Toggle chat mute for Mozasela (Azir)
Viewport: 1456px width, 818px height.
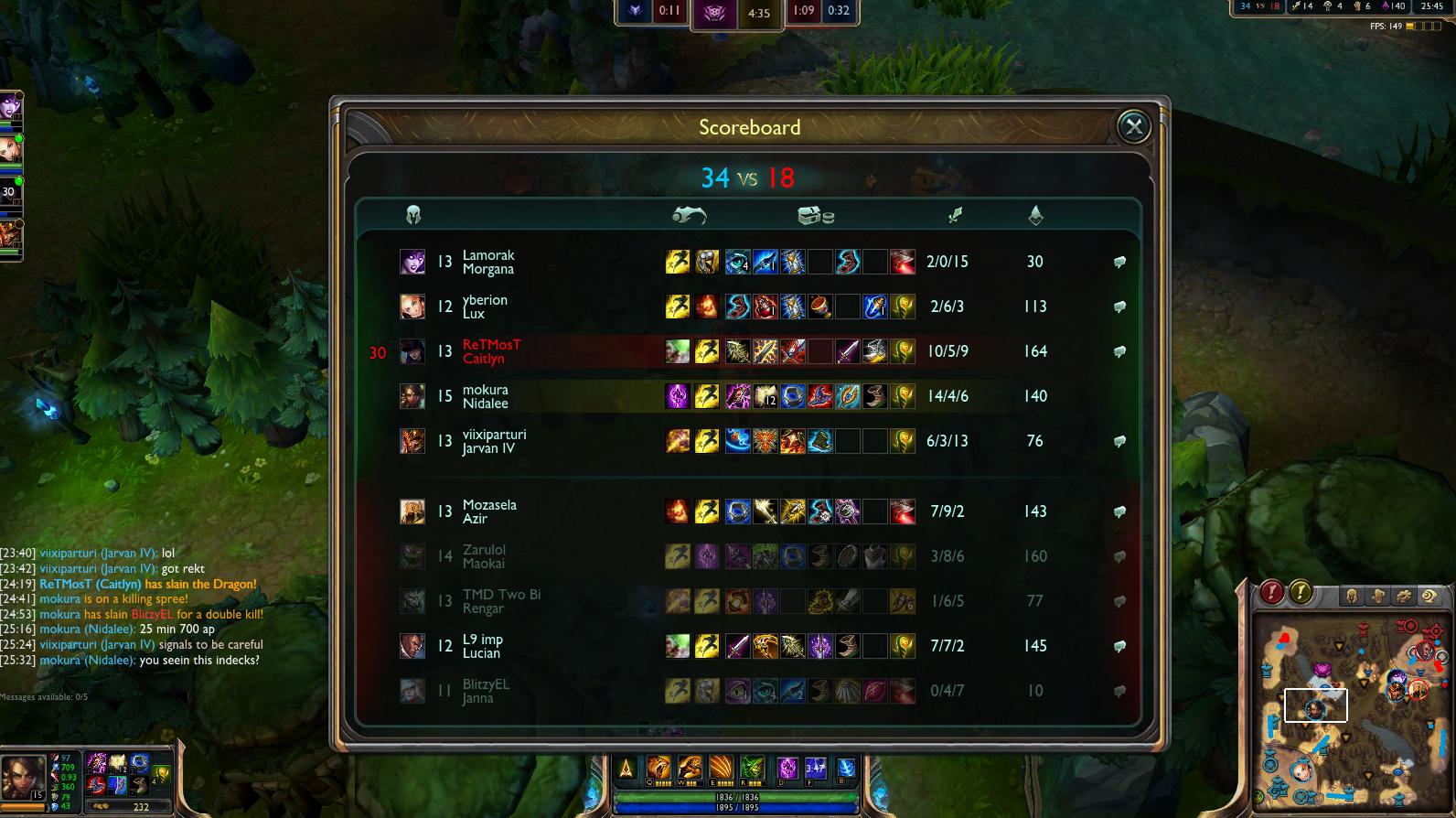pos(1119,511)
